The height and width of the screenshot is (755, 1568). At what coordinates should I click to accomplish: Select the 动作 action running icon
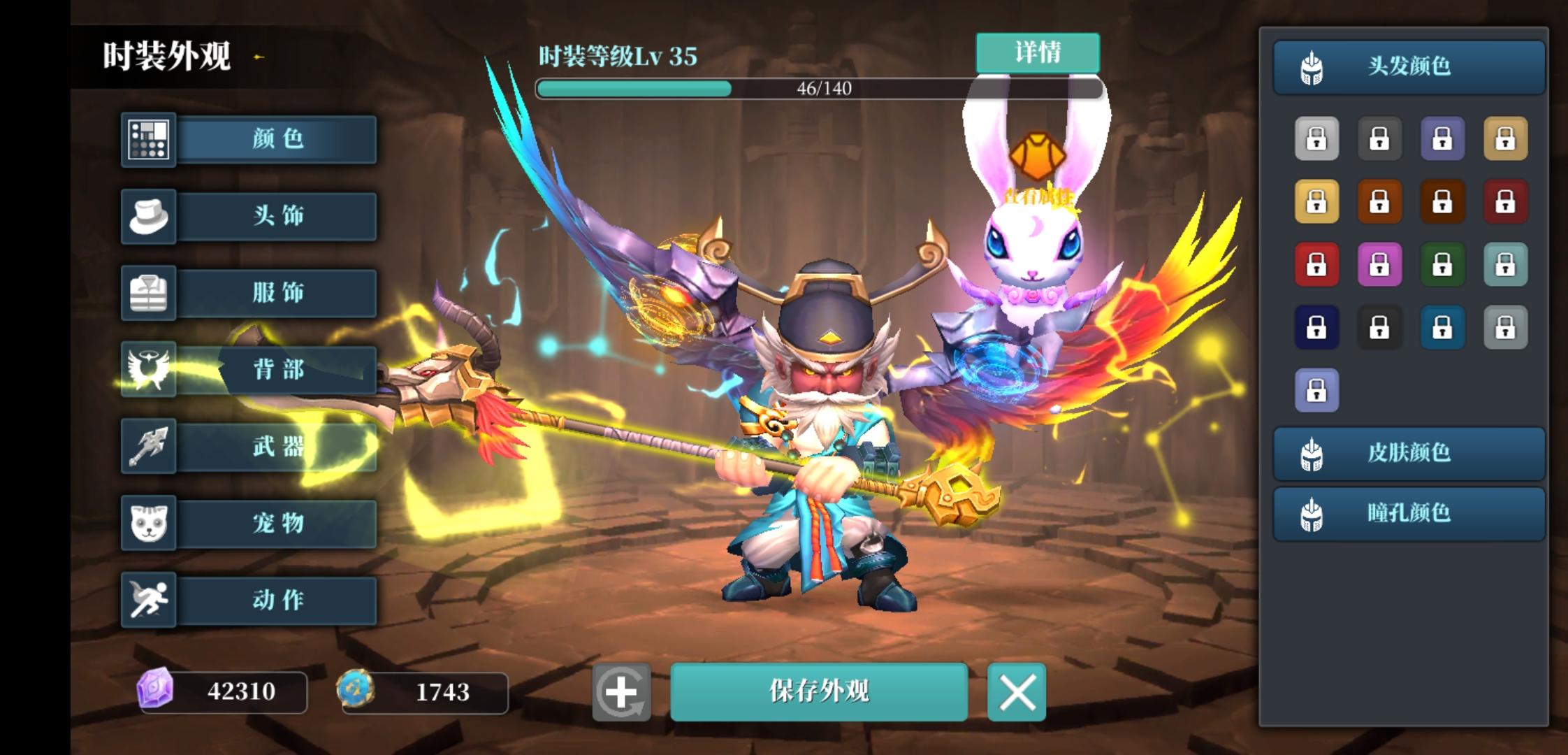coord(149,600)
